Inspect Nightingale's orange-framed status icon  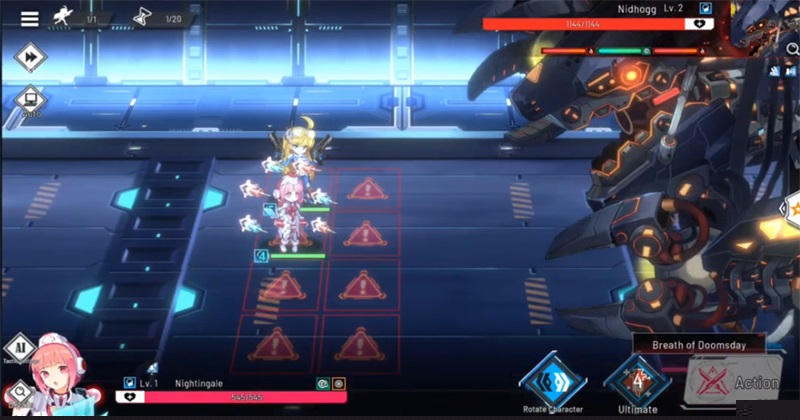click(339, 383)
